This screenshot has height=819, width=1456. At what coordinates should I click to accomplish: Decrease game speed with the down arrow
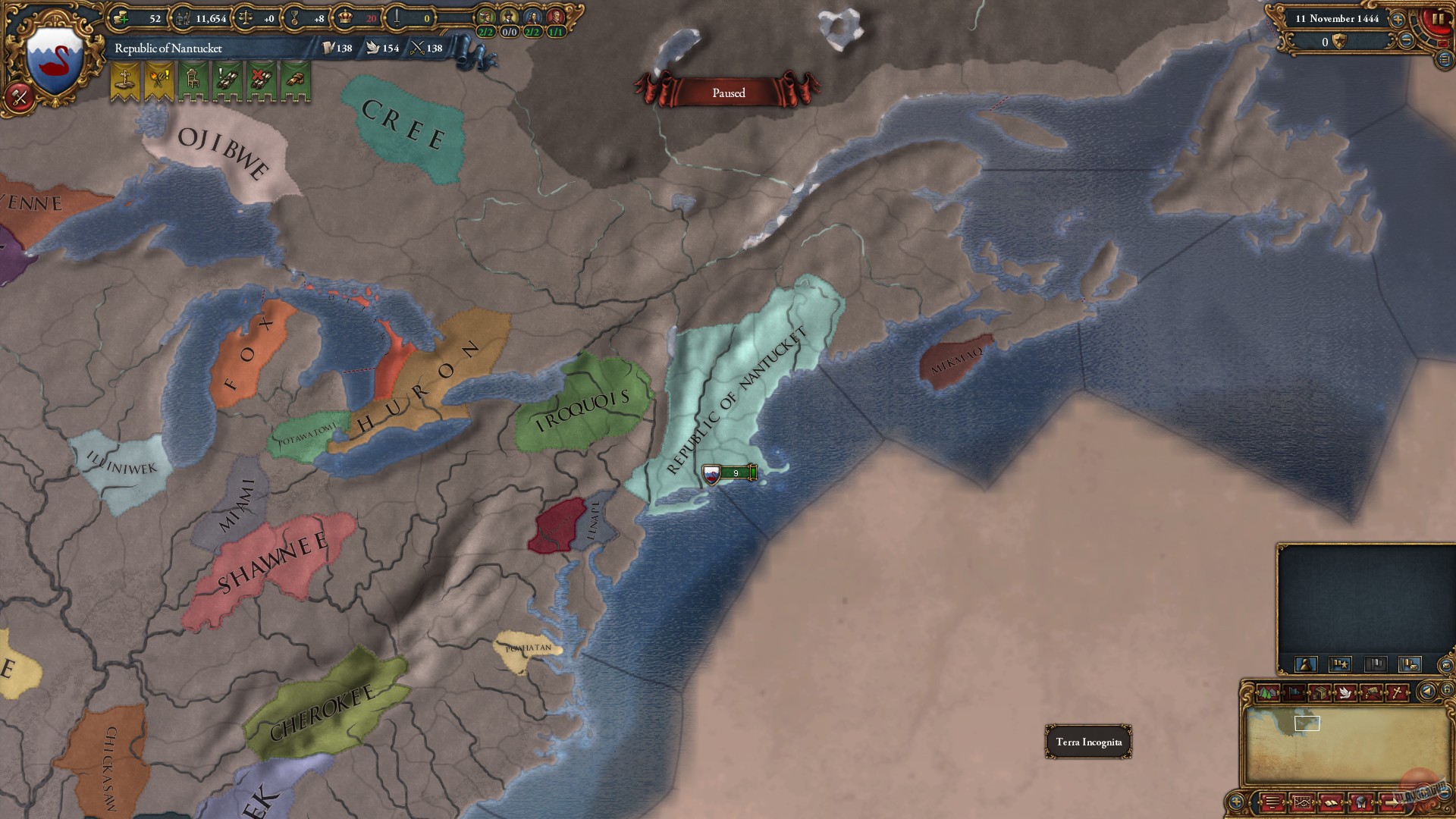[1405, 39]
